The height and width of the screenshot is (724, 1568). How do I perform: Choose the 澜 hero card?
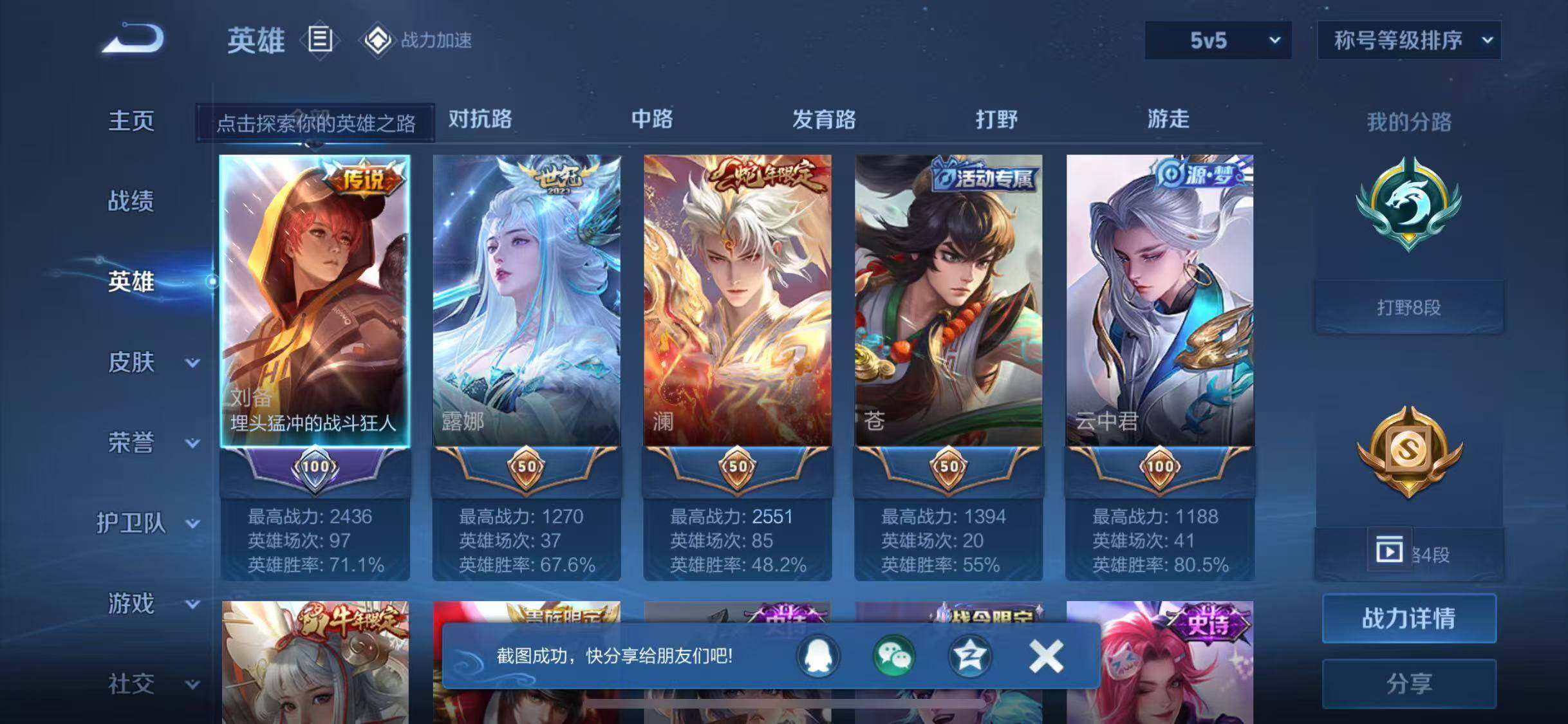[x=738, y=301]
